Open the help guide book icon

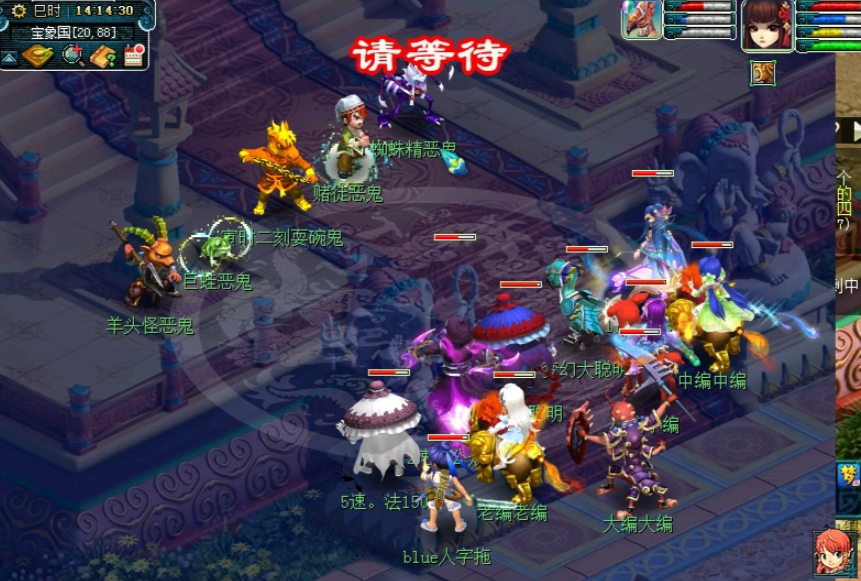[x=103, y=56]
